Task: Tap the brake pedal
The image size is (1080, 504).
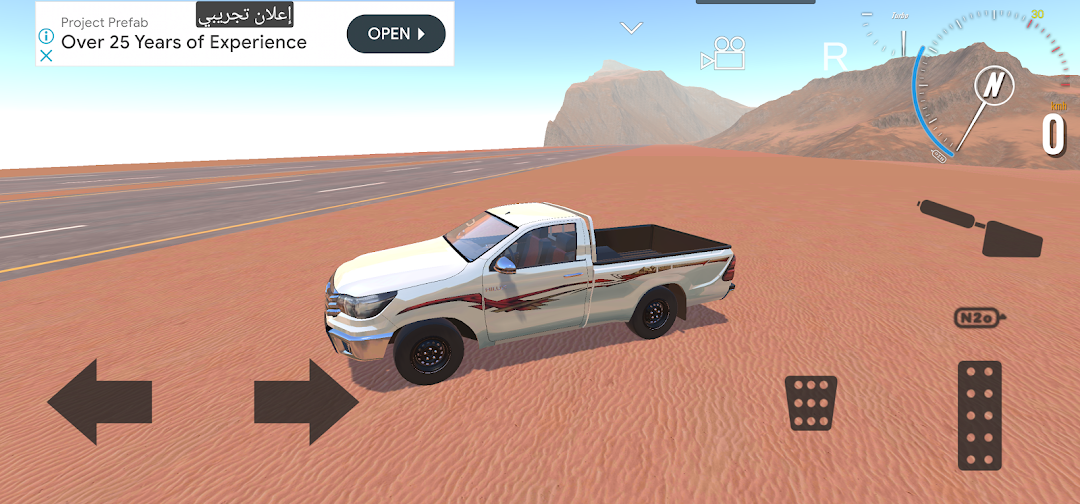Action: click(x=810, y=403)
